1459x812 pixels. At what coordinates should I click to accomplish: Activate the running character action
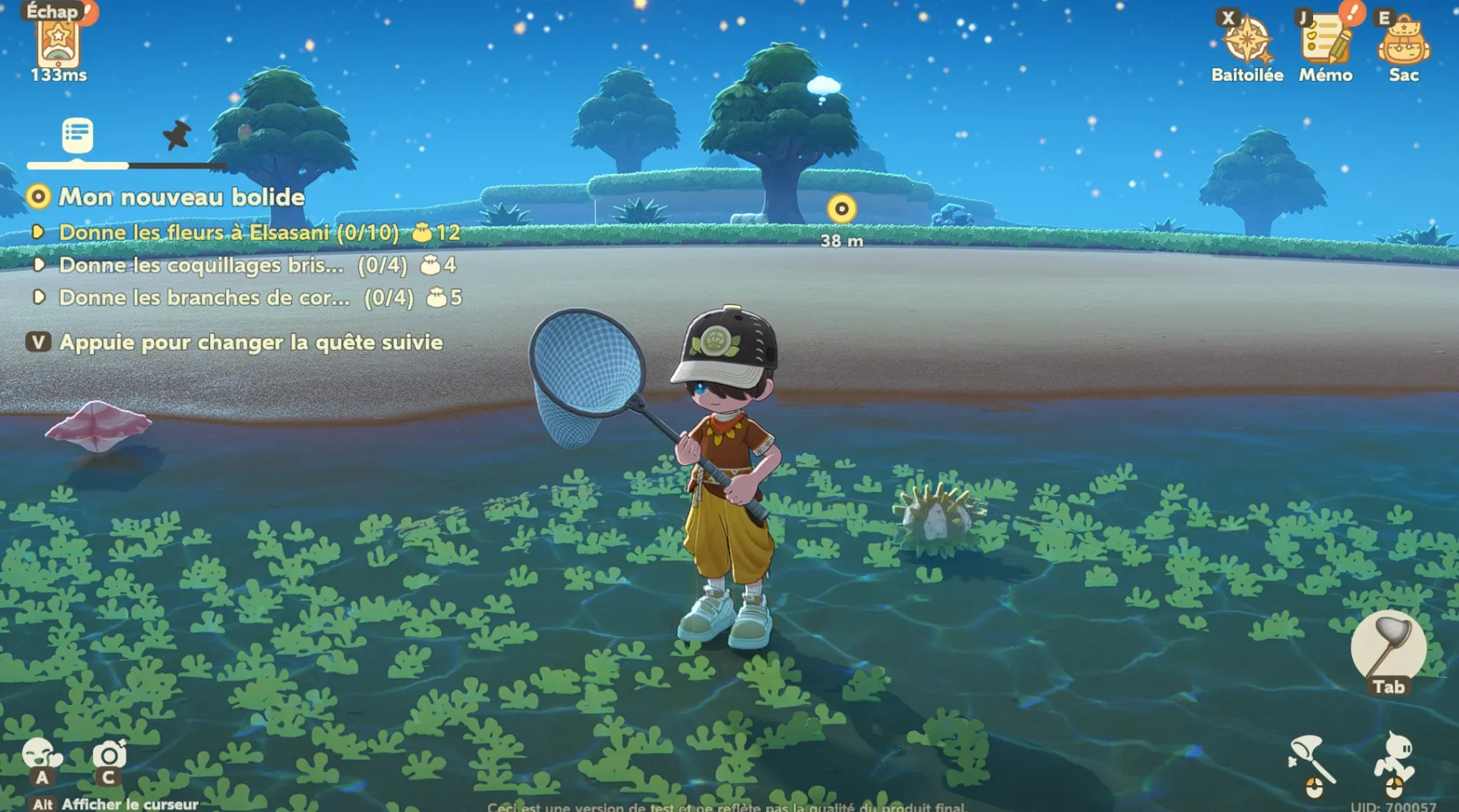1395,759
